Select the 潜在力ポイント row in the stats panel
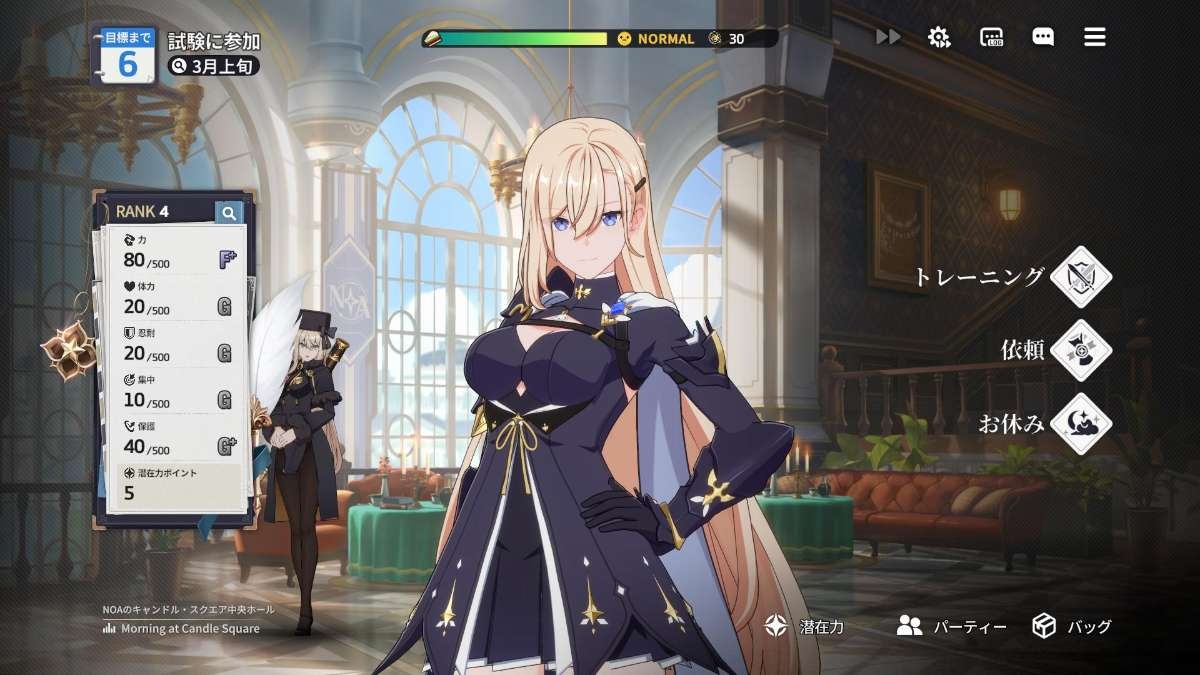1200x675 pixels. point(175,484)
